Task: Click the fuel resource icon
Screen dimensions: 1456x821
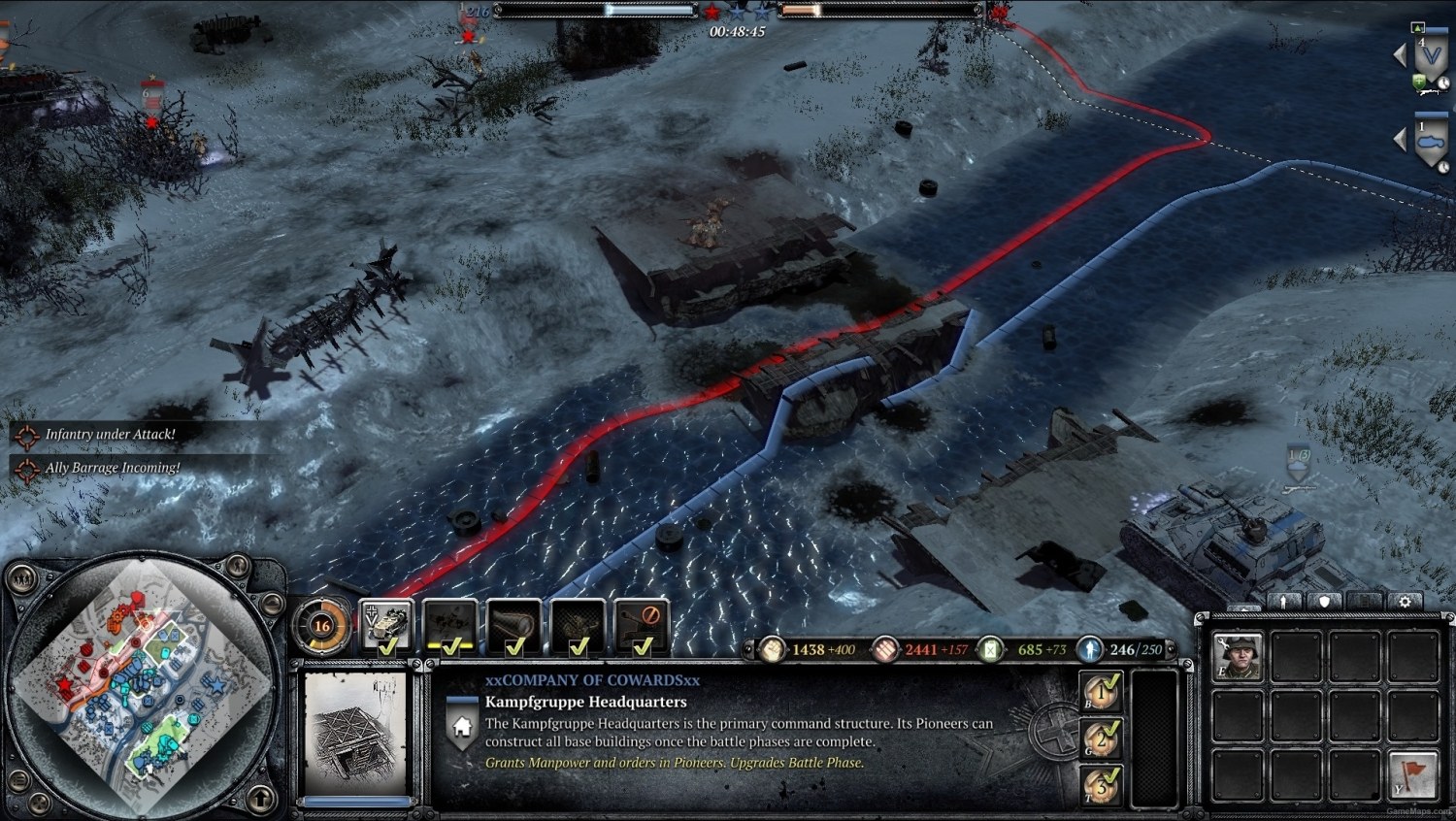Action: [x=991, y=650]
